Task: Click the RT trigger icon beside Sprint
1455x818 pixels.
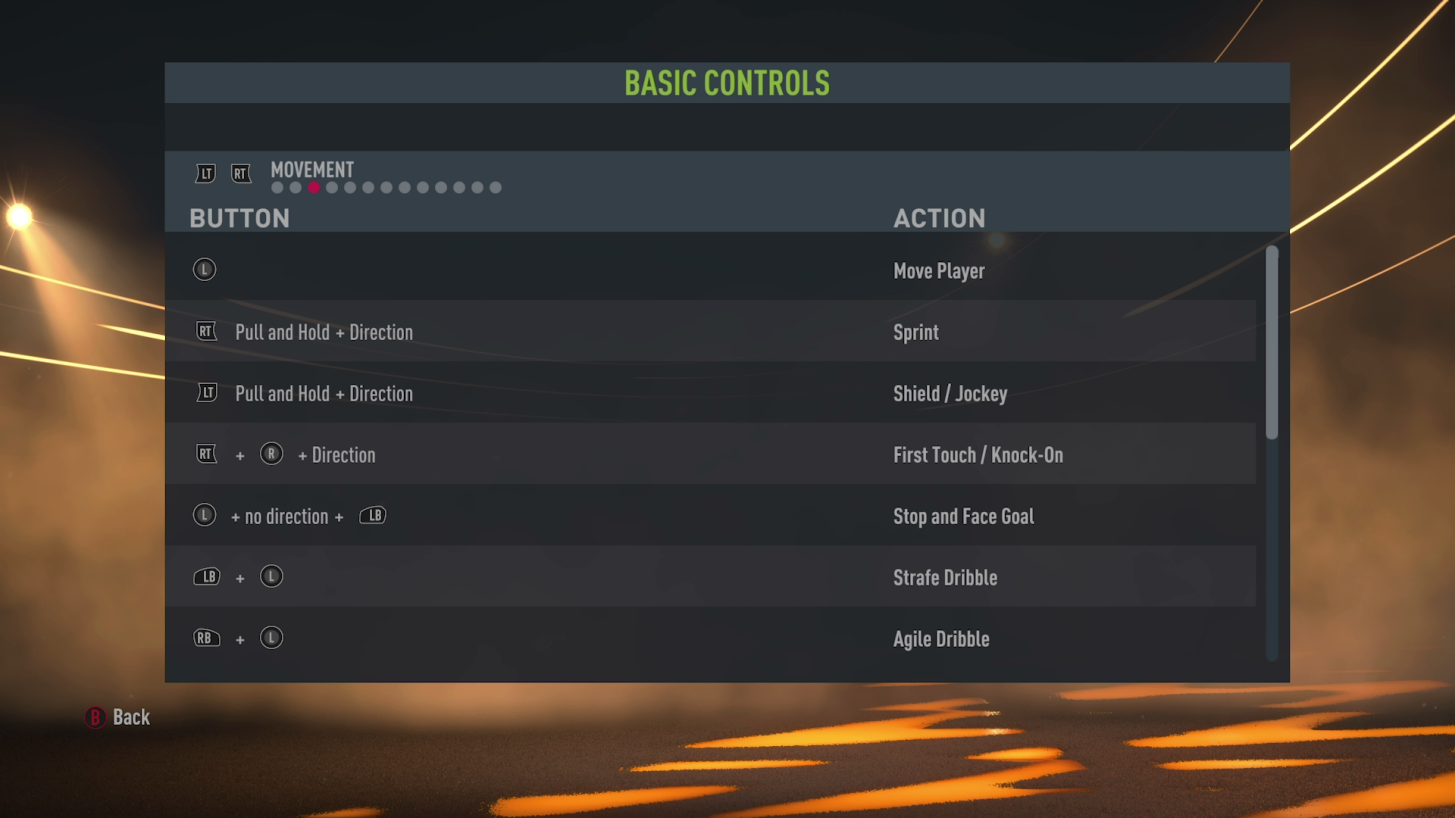Action: [x=207, y=331]
